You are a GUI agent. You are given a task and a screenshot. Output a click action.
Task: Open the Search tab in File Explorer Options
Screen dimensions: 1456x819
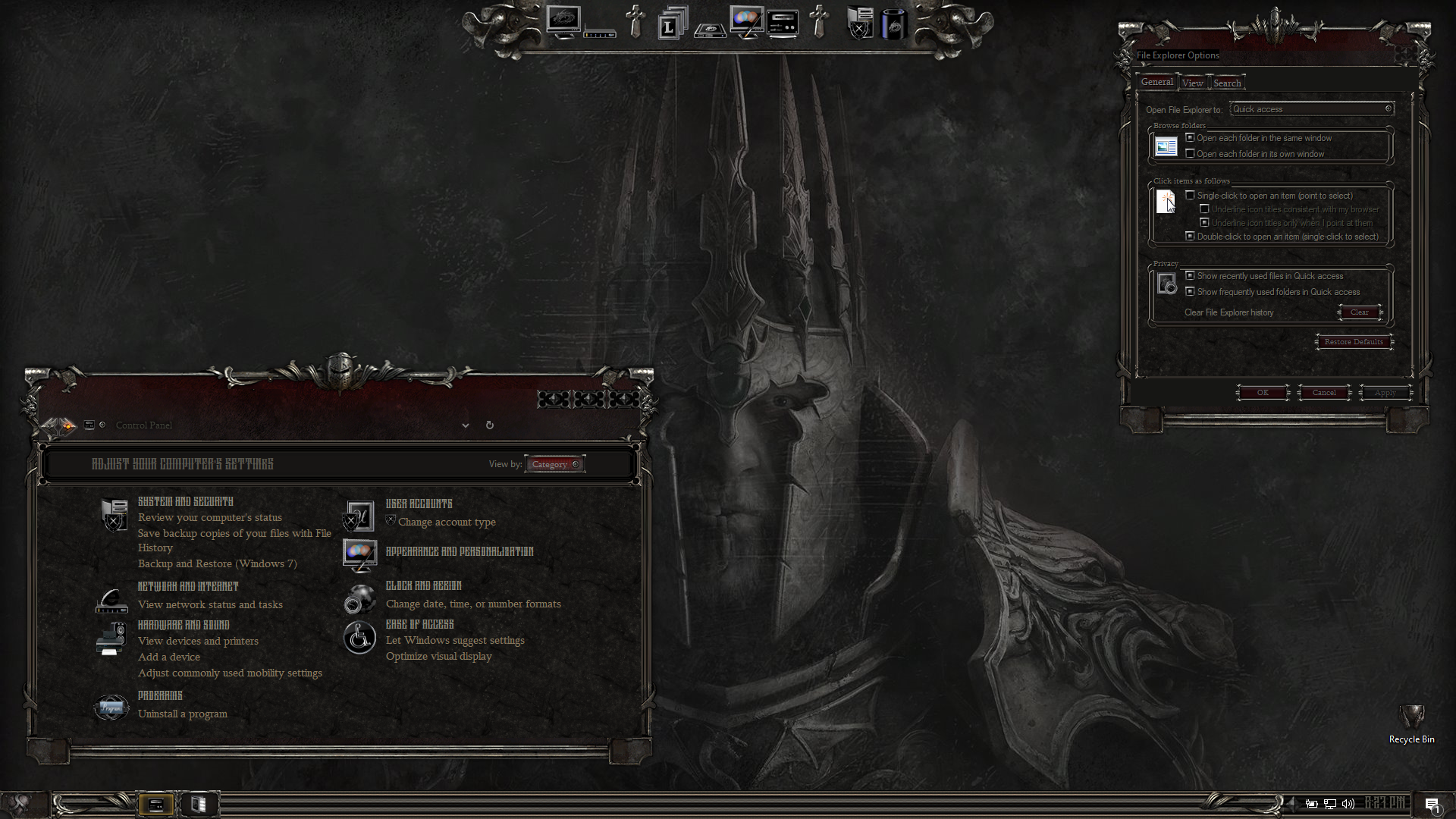[1227, 83]
